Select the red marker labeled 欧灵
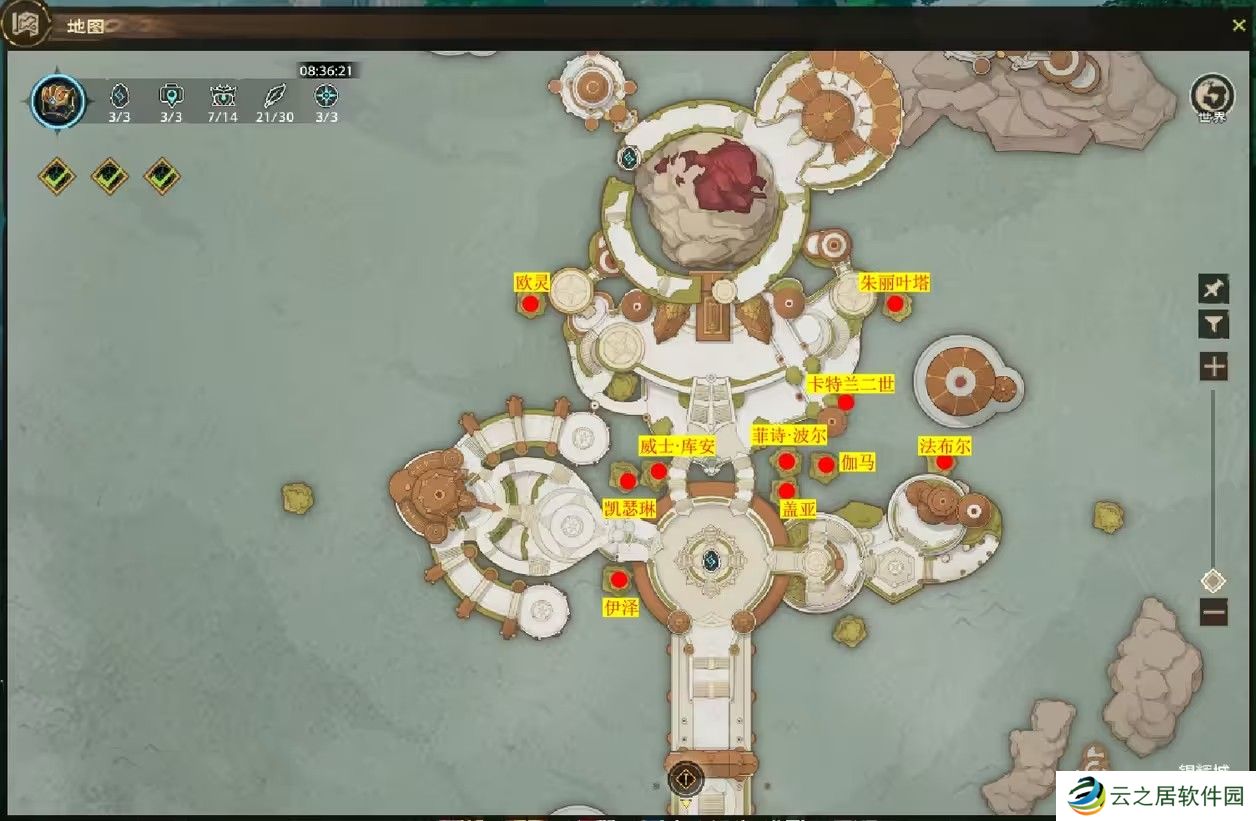The width and height of the screenshot is (1256, 821). pyautogui.click(x=530, y=303)
